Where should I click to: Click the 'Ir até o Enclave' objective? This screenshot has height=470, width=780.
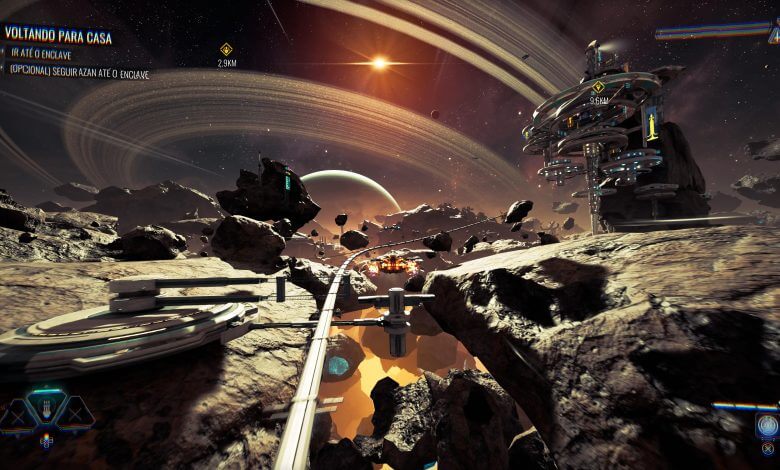(x=42, y=55)
